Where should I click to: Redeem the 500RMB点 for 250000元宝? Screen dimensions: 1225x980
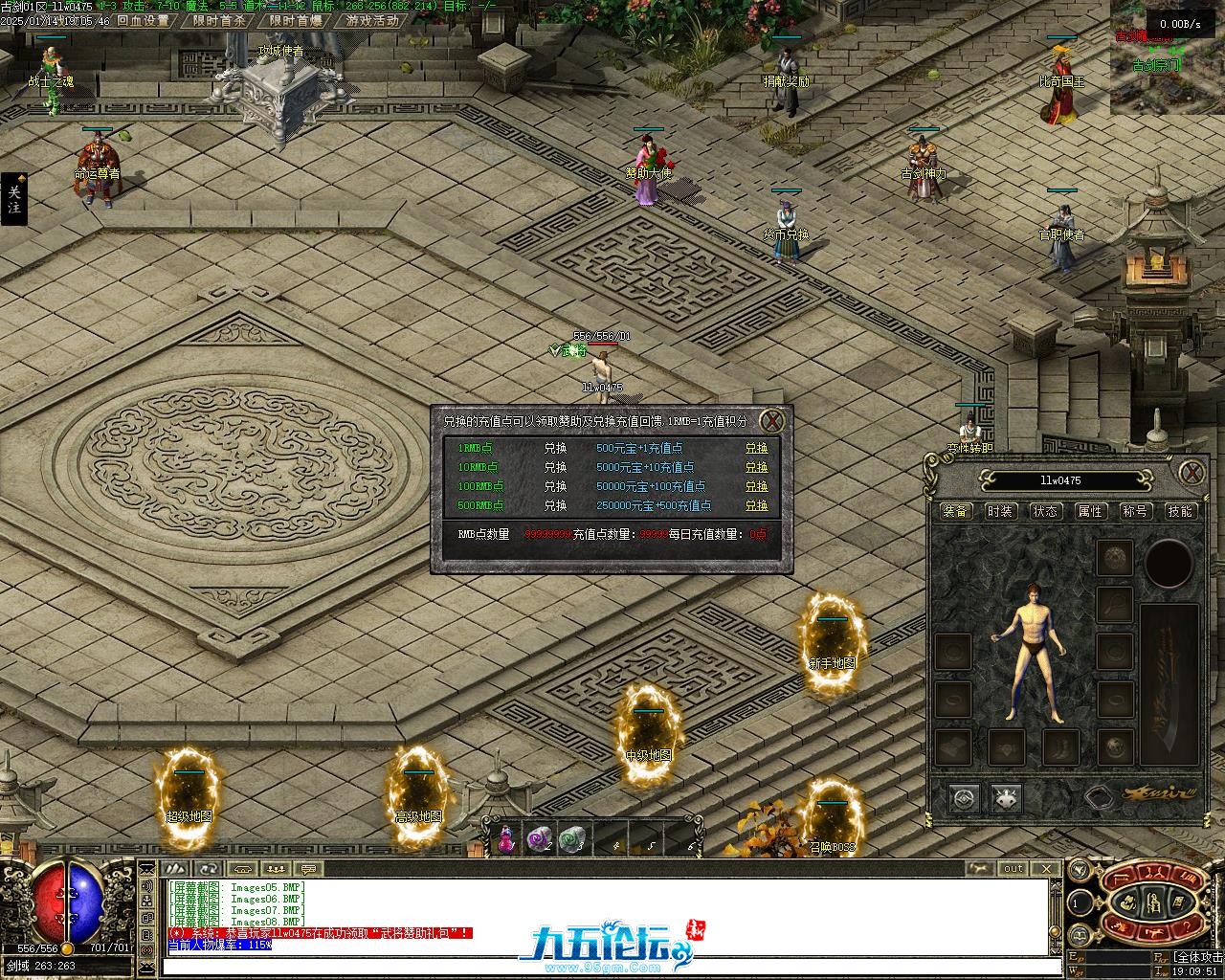tap(756, 505)
